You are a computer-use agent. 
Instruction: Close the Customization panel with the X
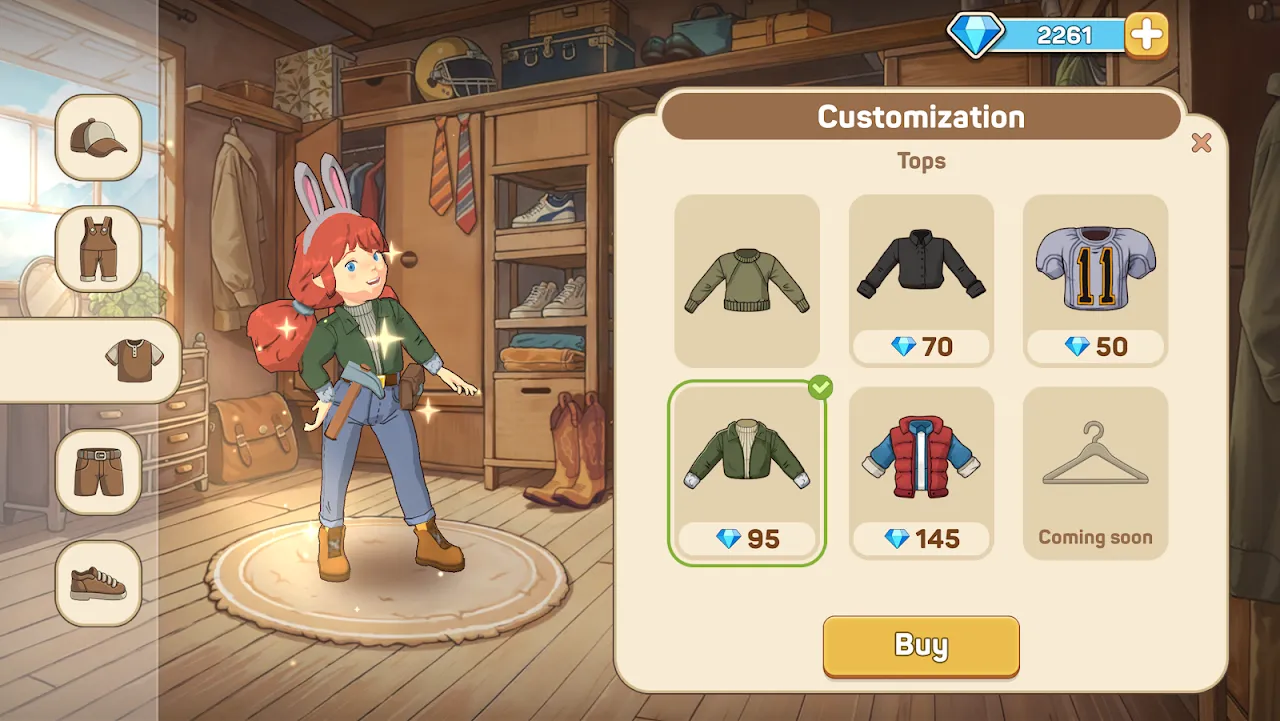coord(1201,143)
